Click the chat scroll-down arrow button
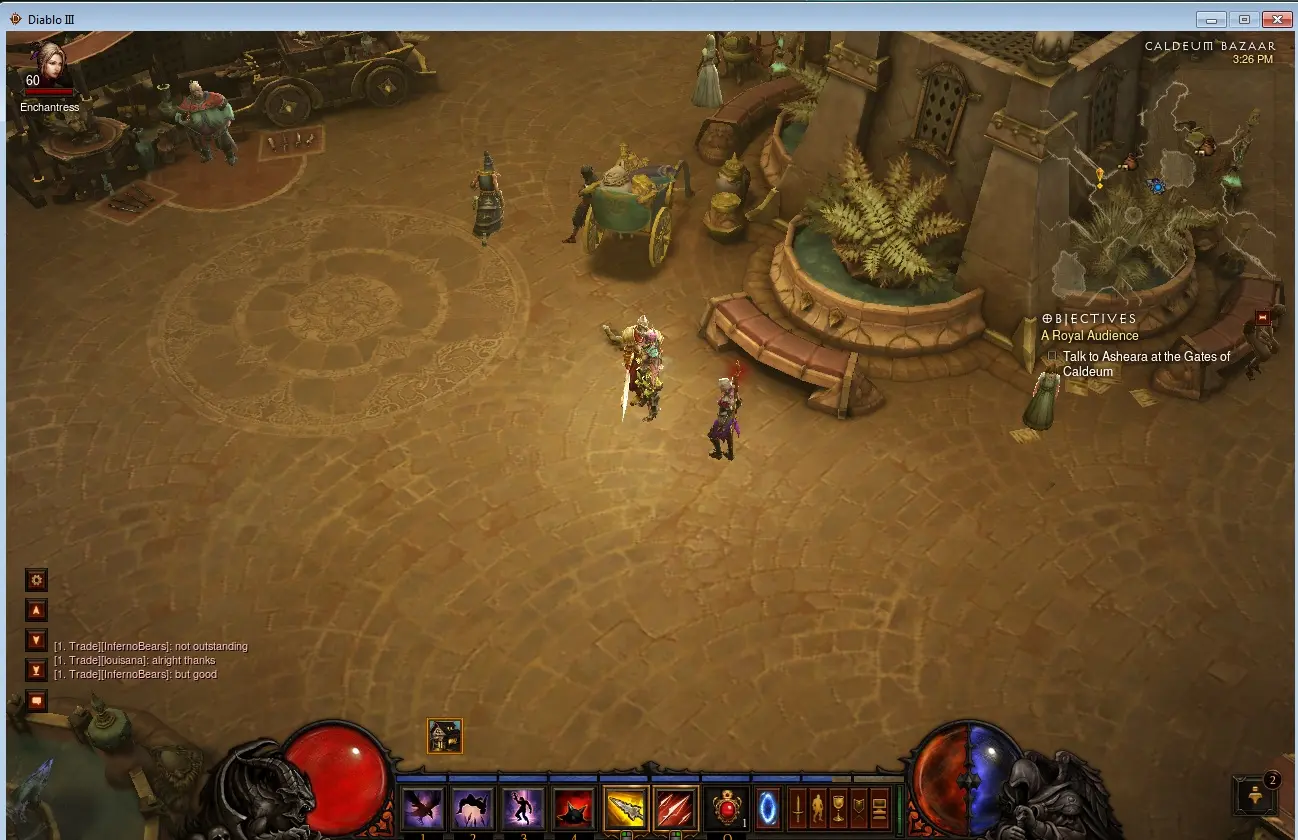Image resolution: width=1298 pixels, height=840 pixels. 37,640
